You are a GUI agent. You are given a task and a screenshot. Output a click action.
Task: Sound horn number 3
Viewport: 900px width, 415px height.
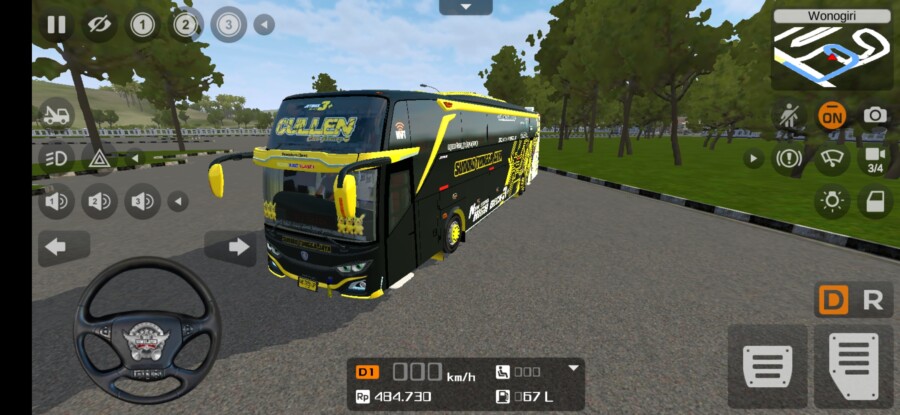pyautogui.click(x=142, y=202)
